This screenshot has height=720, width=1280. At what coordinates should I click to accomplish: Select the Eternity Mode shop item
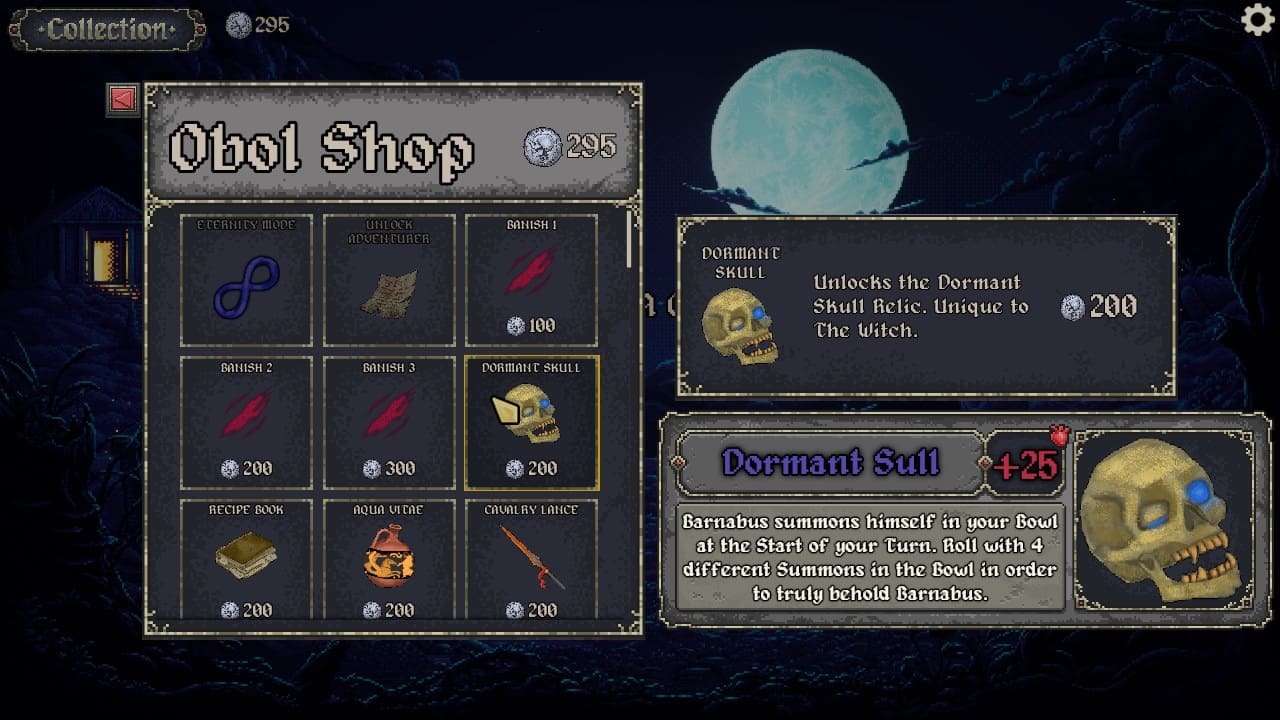246,280
